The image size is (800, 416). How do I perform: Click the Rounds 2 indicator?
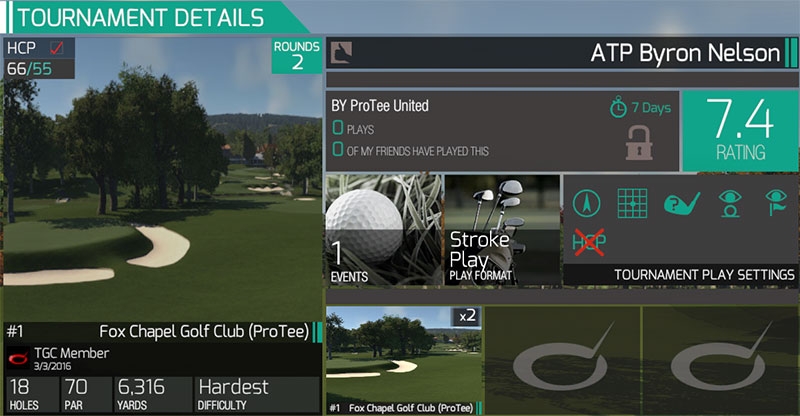(297, 56)
